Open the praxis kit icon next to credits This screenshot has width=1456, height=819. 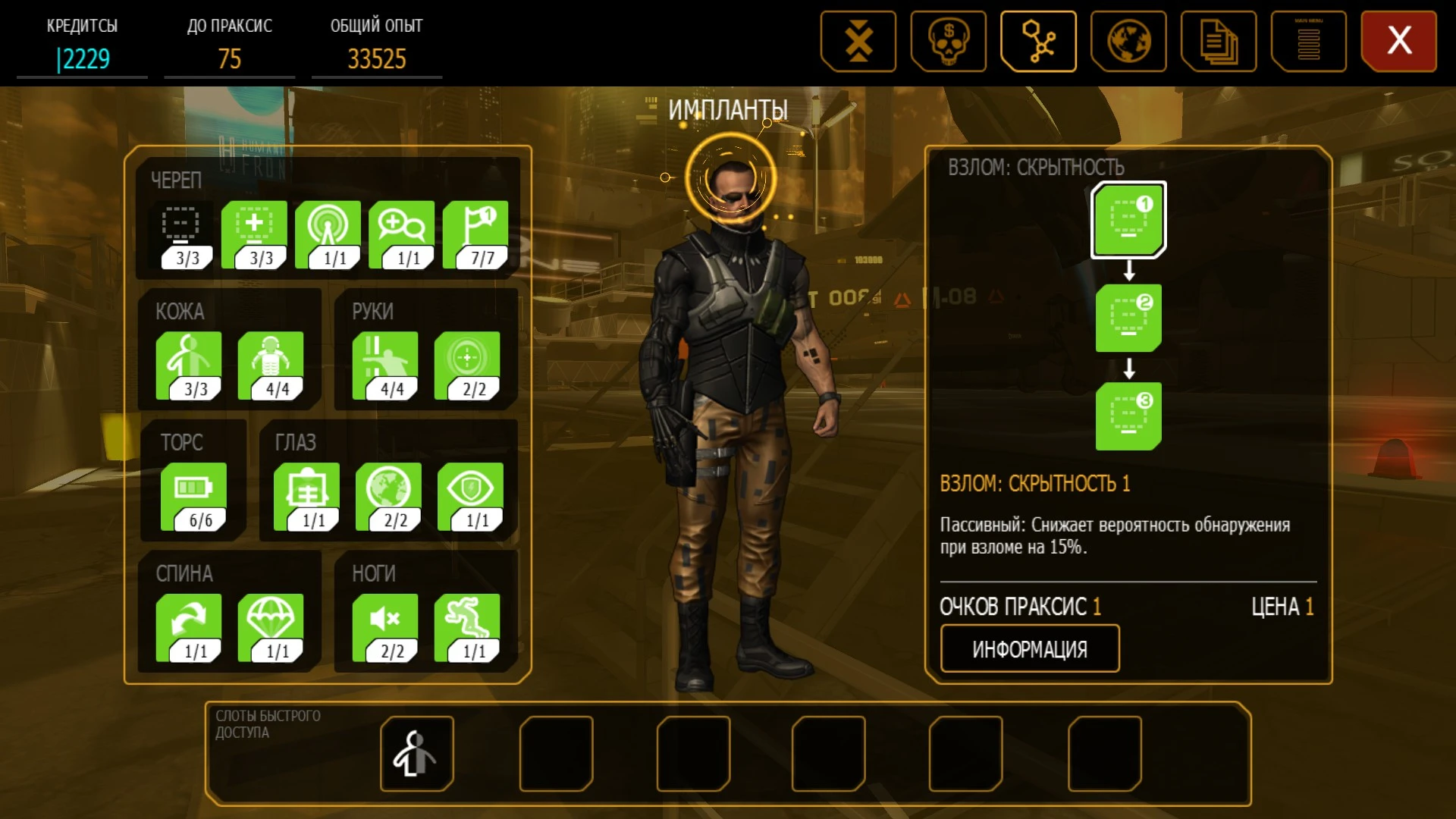click(x=858, y=41)
